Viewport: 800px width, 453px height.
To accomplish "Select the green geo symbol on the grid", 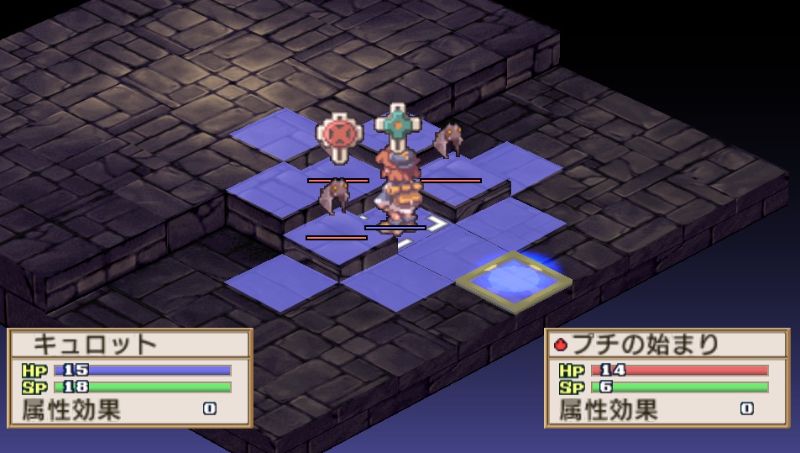I will pyautogui.click(x=396, y=127).
